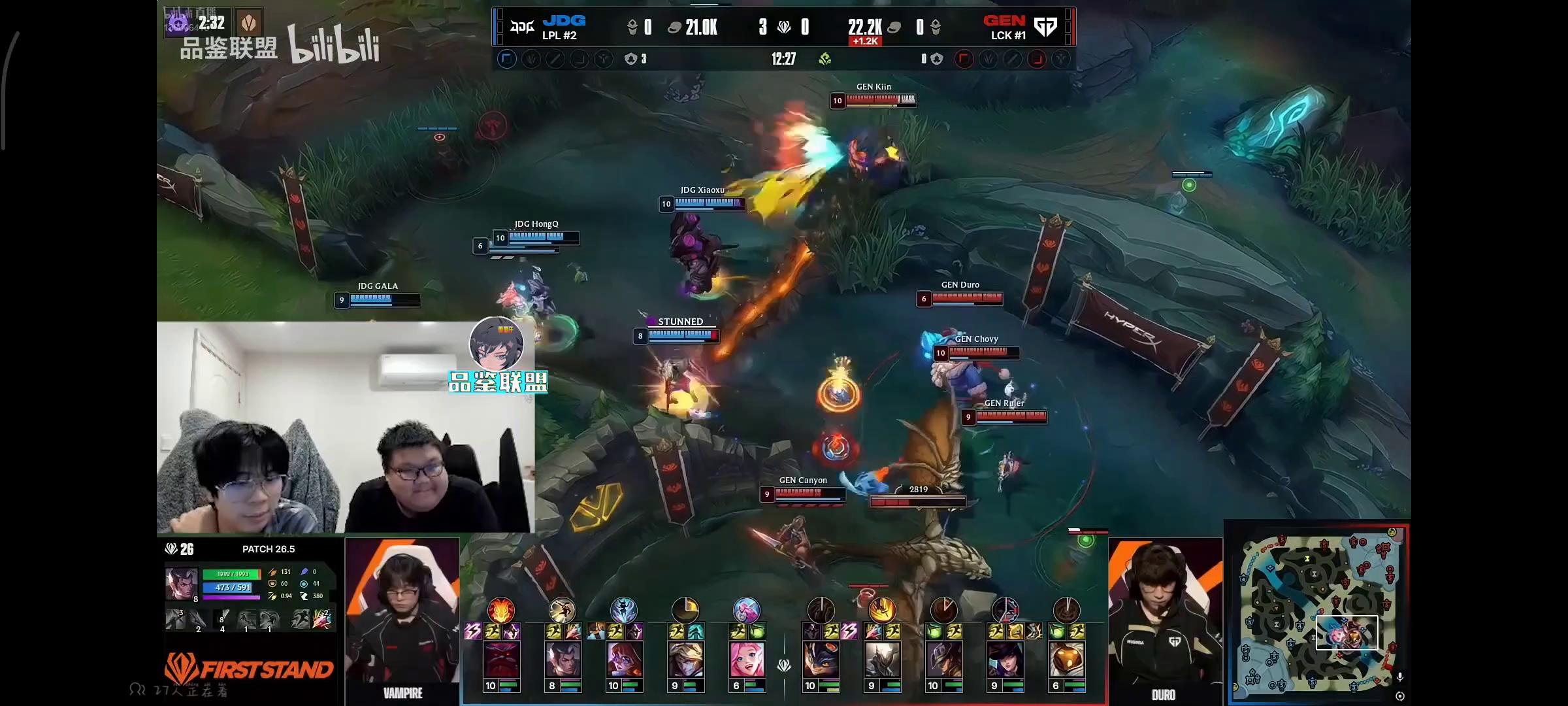The height and width of the screenshot is (706, 1568).
Task: Select the colorful spear item in the stats panel
Action: click(321, 618)
